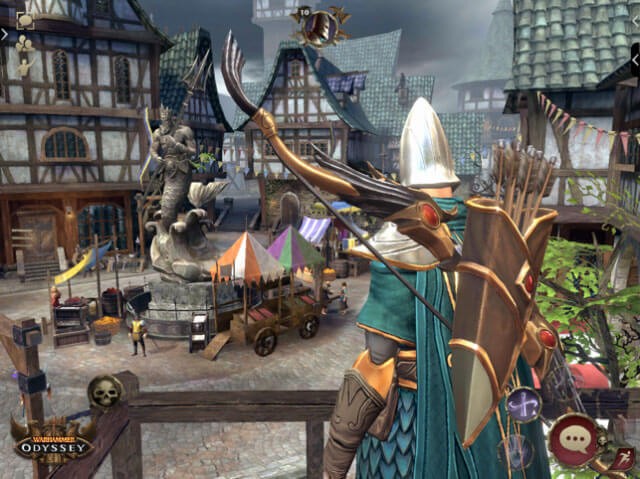
Task: Select the level 10 character portrait
Action: click(x=320, y=25)
